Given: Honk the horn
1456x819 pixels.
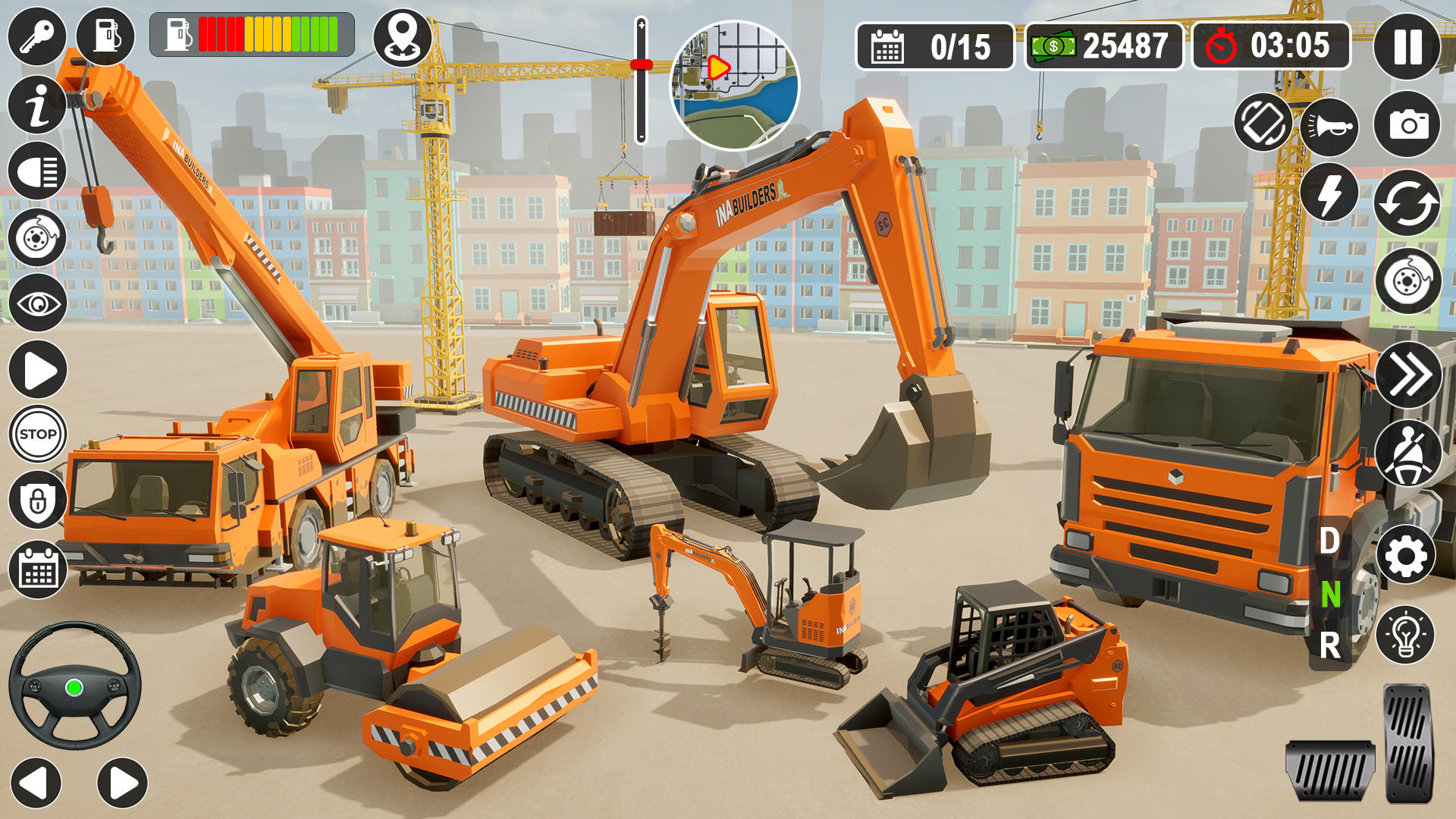Looking at the screenshot, I should click(1331, 125).
